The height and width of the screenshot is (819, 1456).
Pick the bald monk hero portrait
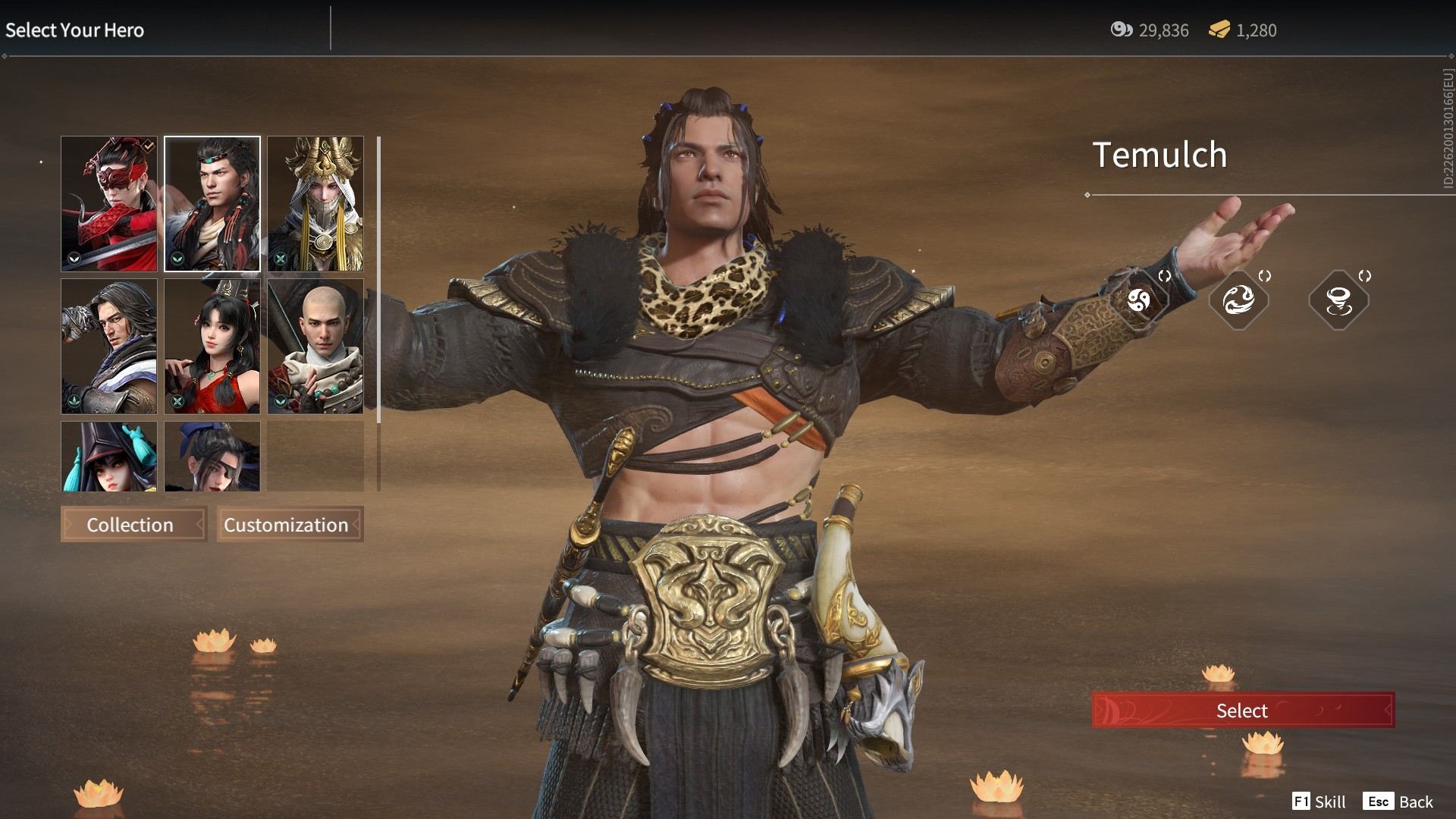pos(315,346)
